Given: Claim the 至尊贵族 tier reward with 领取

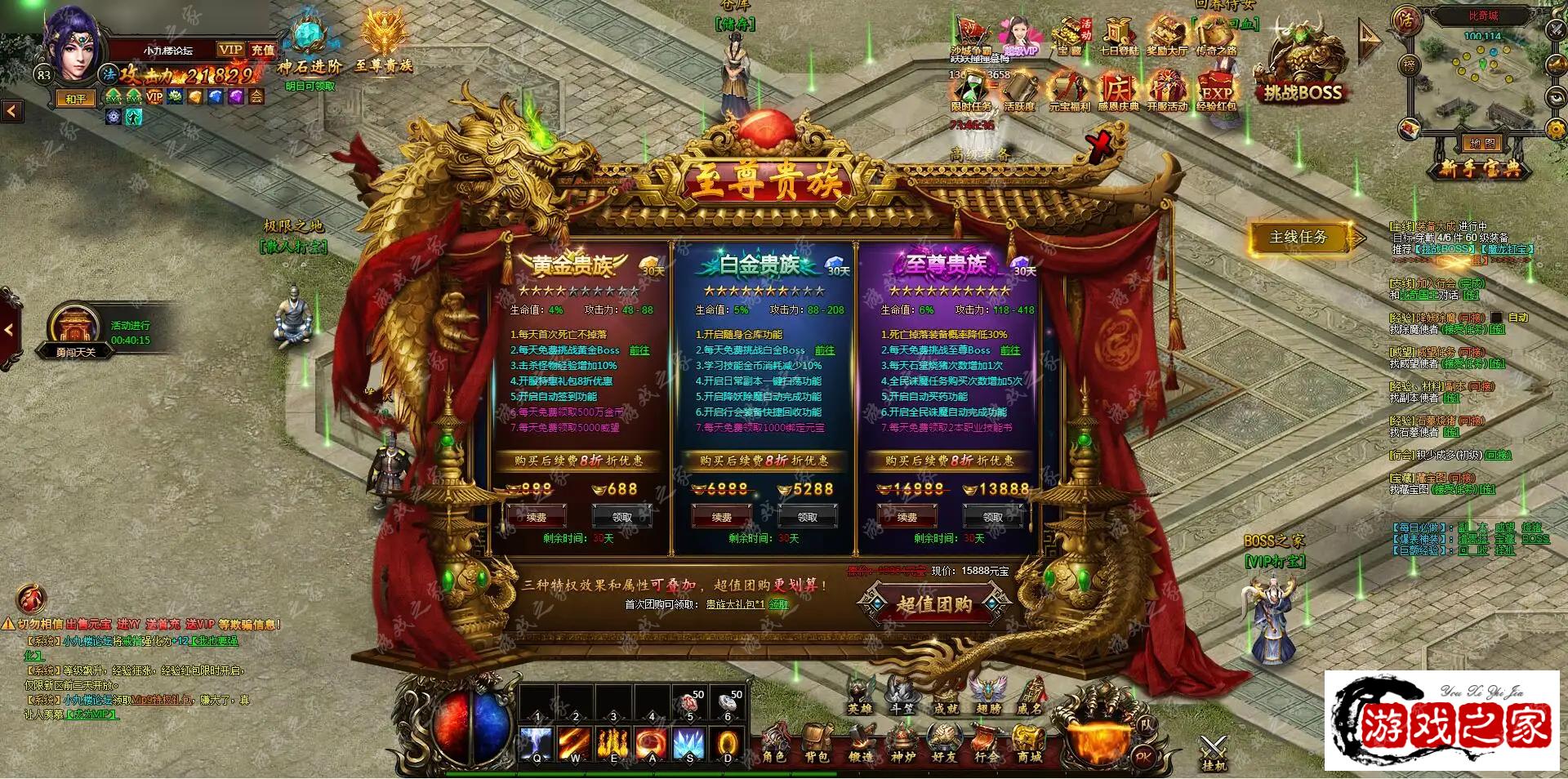Looking at the screenshot, I should [993, 517].
